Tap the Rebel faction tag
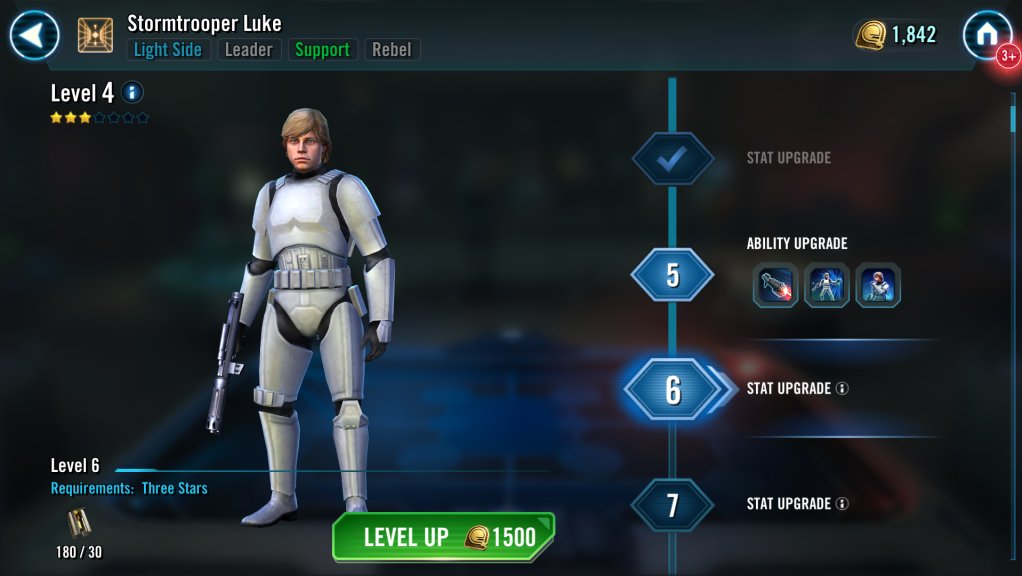 (392, 49)
